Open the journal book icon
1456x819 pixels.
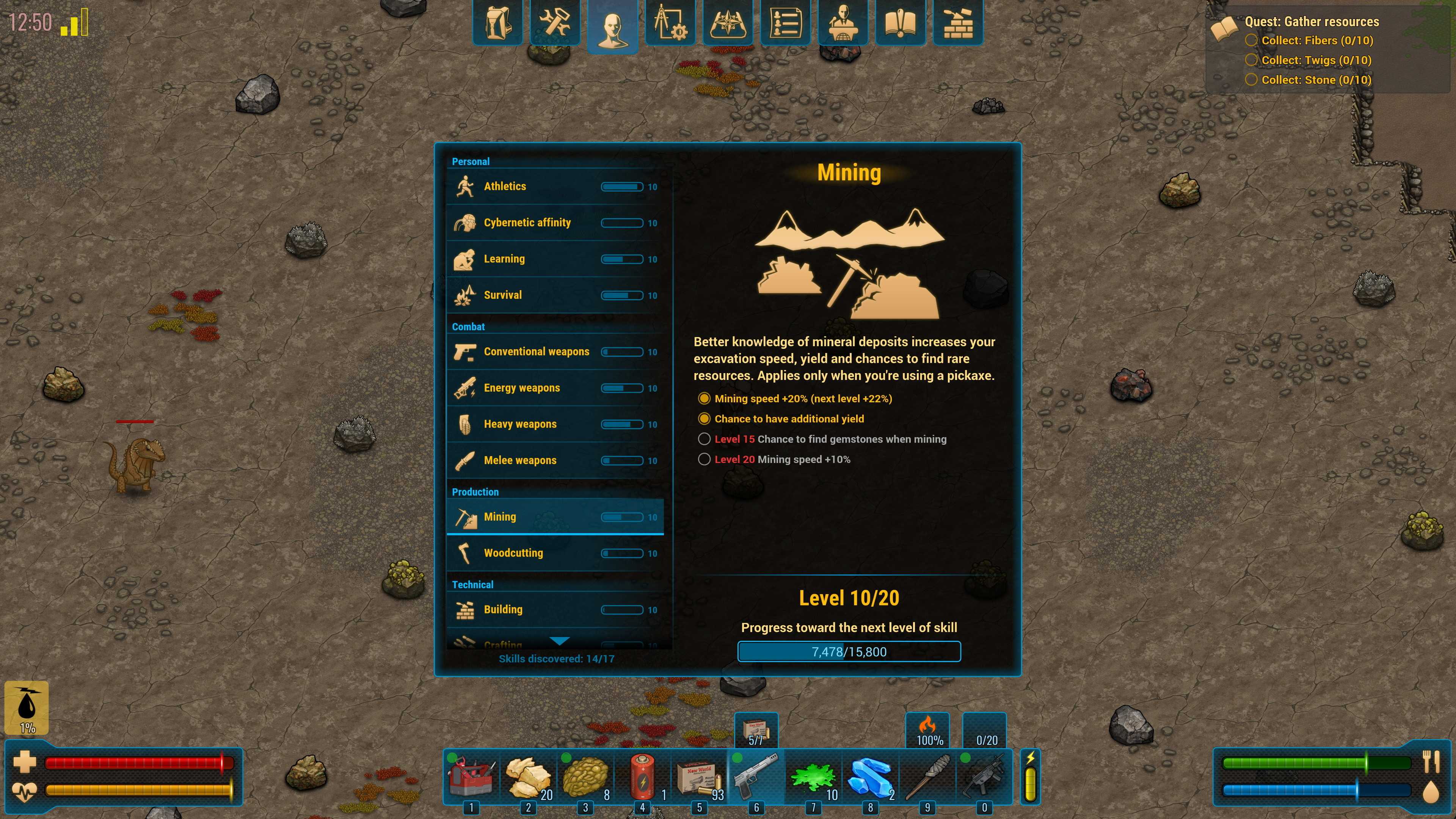point(901,23)
